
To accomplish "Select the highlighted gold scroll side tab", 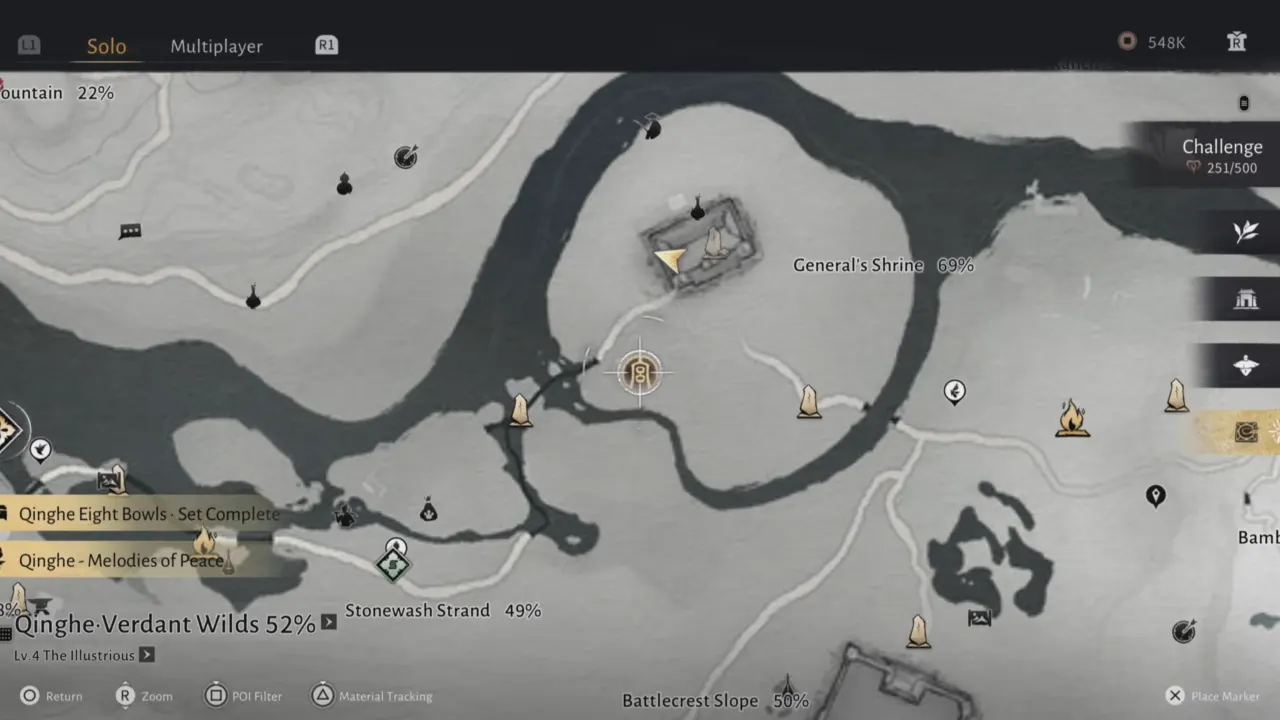I will (1245, 432).
